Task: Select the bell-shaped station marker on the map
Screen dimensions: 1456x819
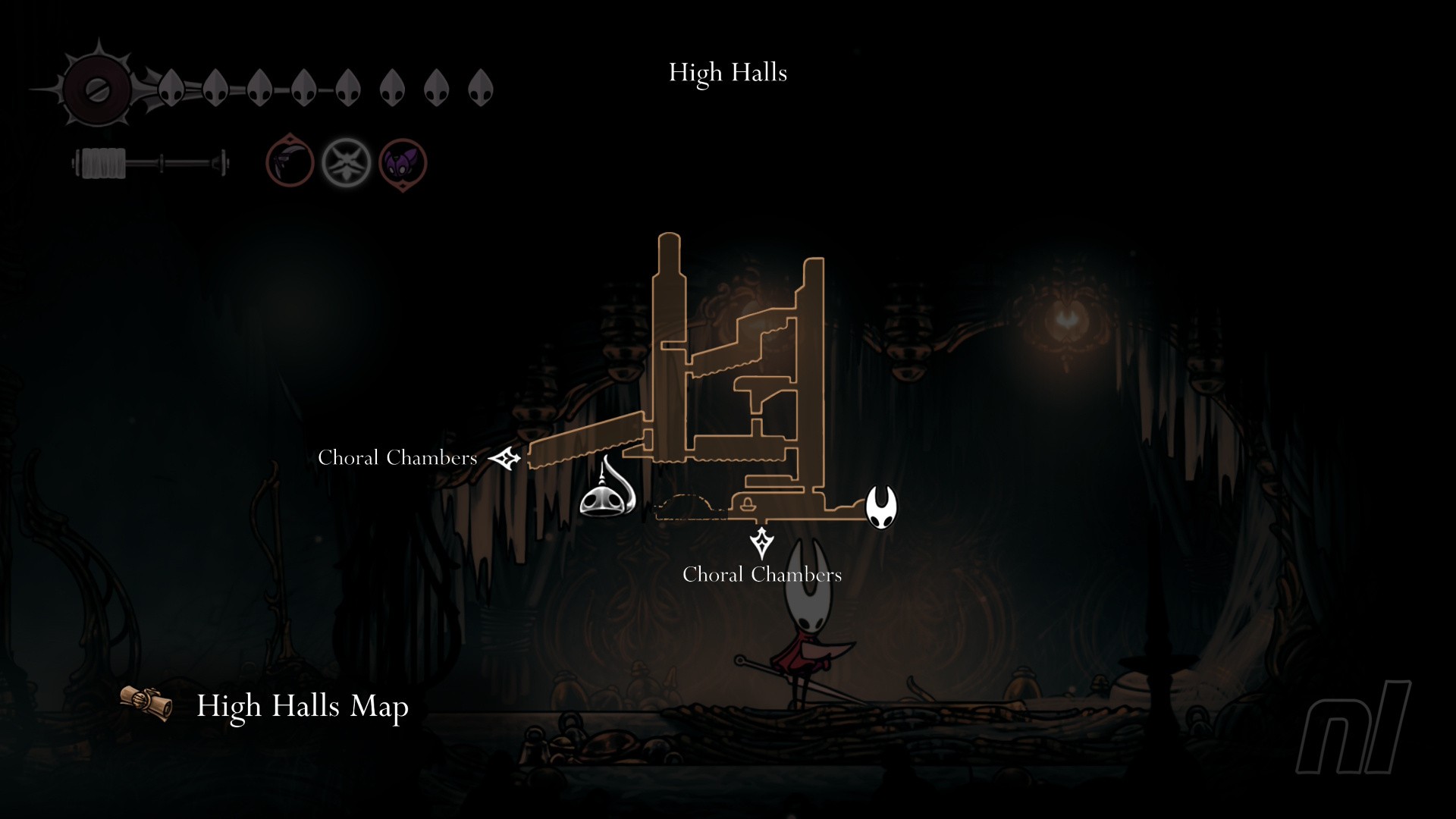Action: pos(607,491)
